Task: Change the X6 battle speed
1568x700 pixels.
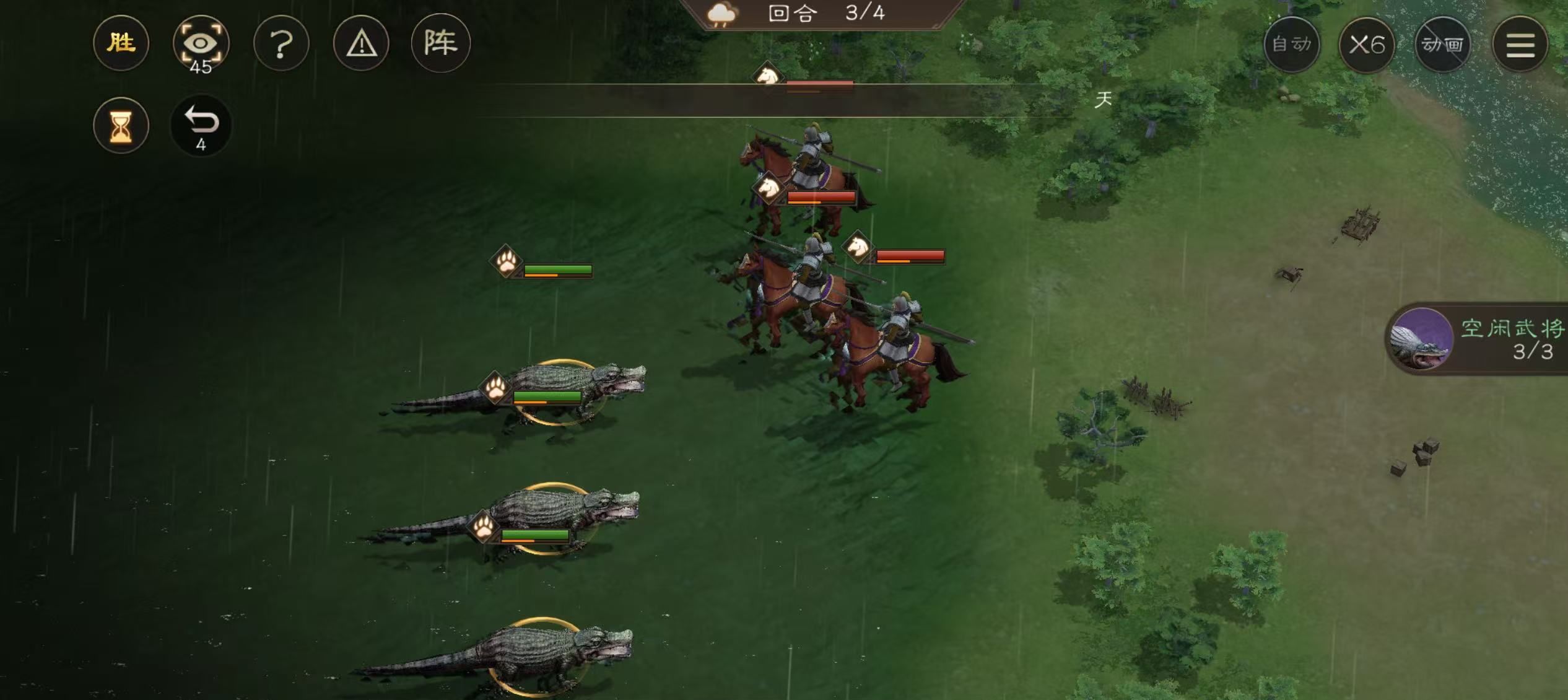Action: tap(1367, 45)
